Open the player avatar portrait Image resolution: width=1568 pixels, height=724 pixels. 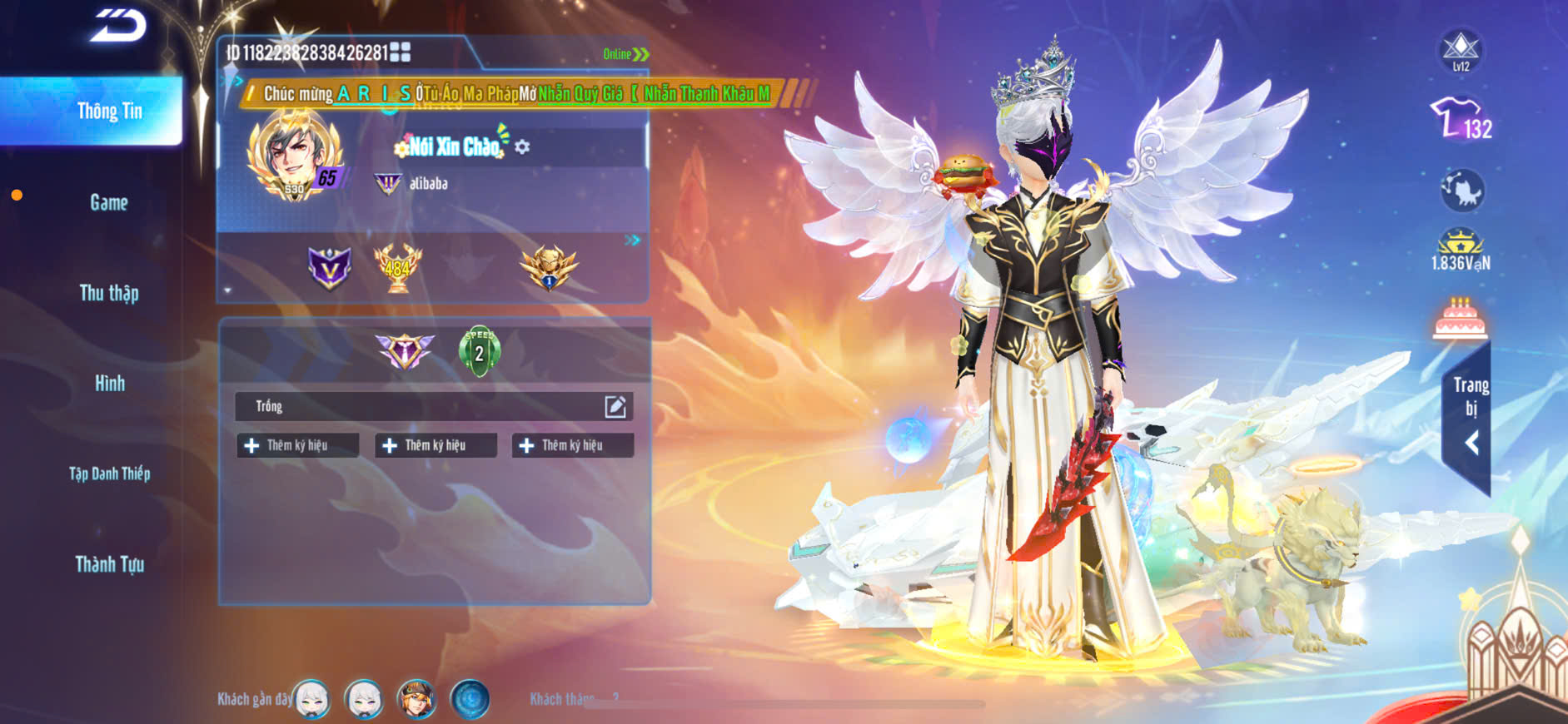[293, 156]
